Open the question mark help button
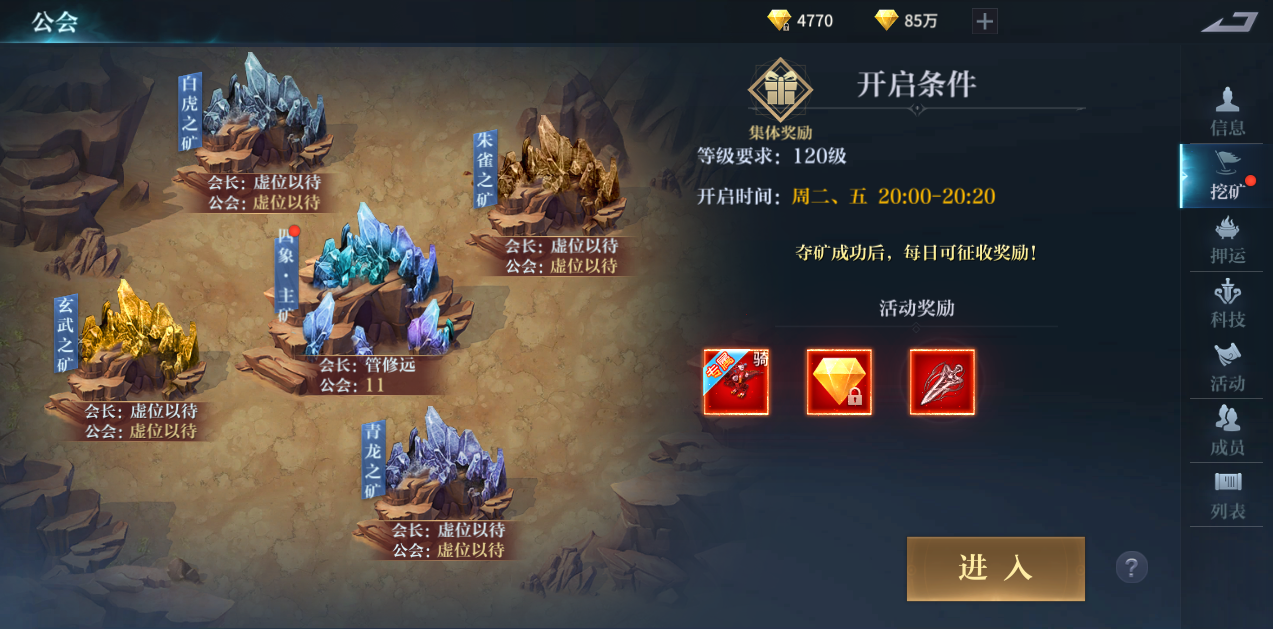 click(1131, 568)
